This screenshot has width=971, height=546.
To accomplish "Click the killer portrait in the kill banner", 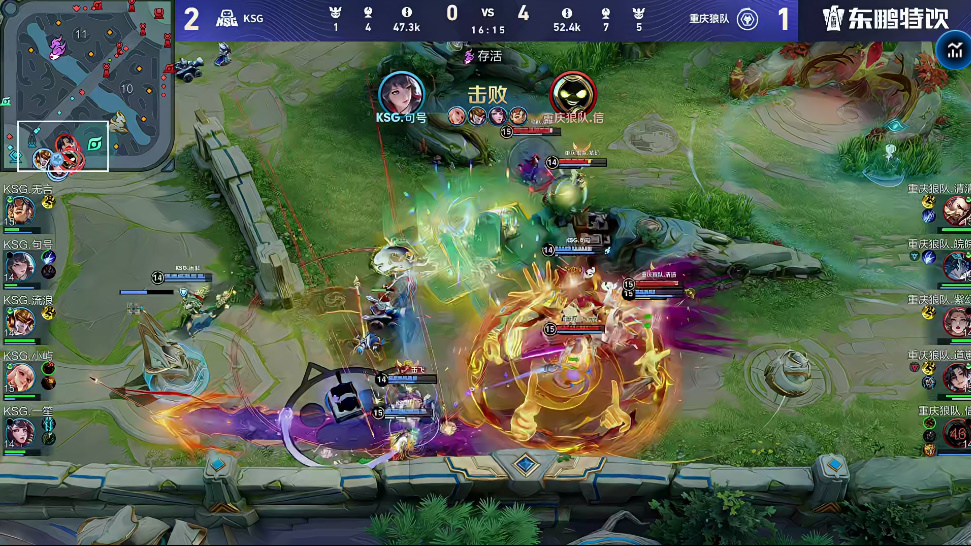I will point(401,92).
